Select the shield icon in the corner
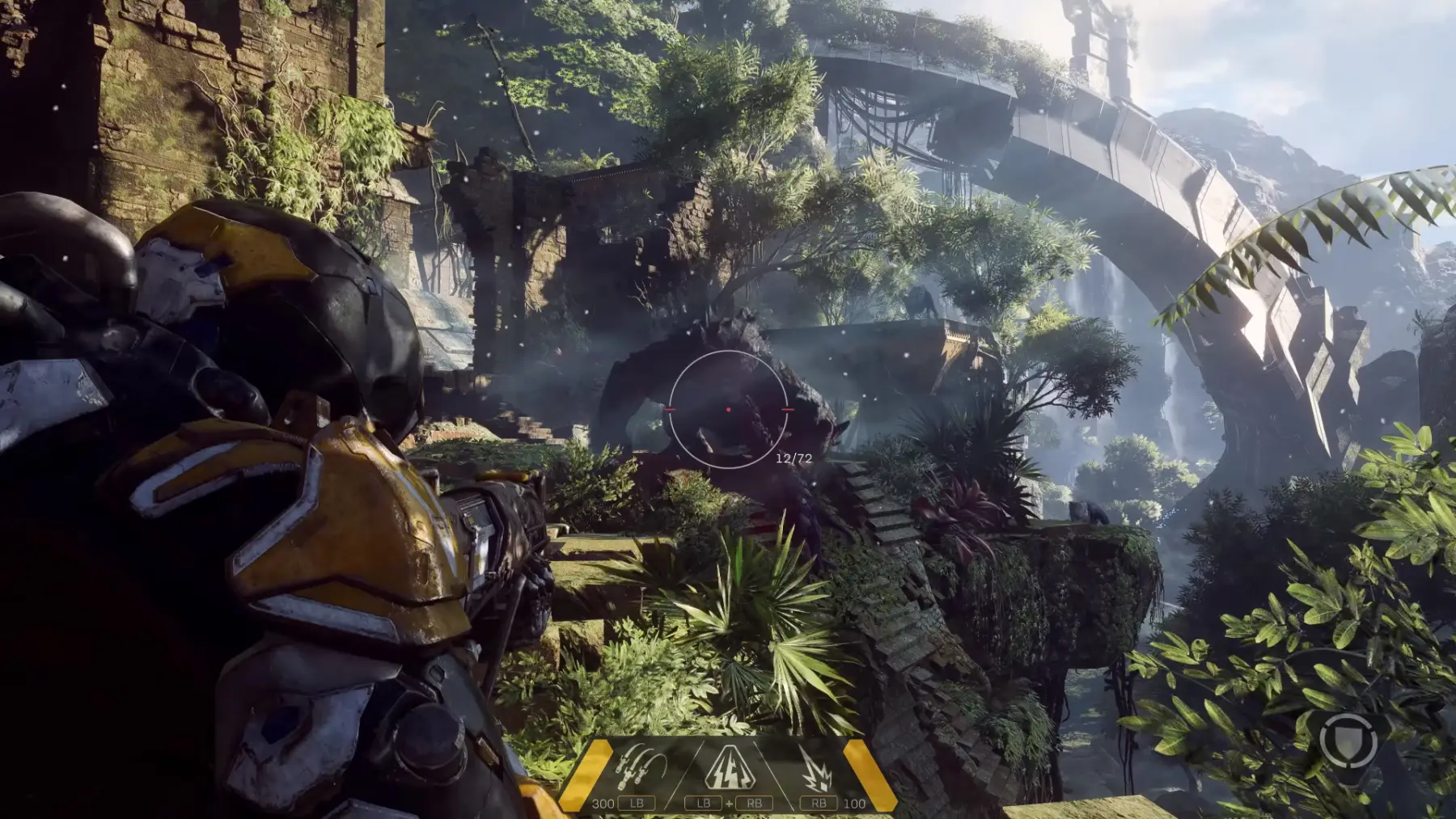The width and height of the screenshot is (1456, 819). (x=1348, y=739)
